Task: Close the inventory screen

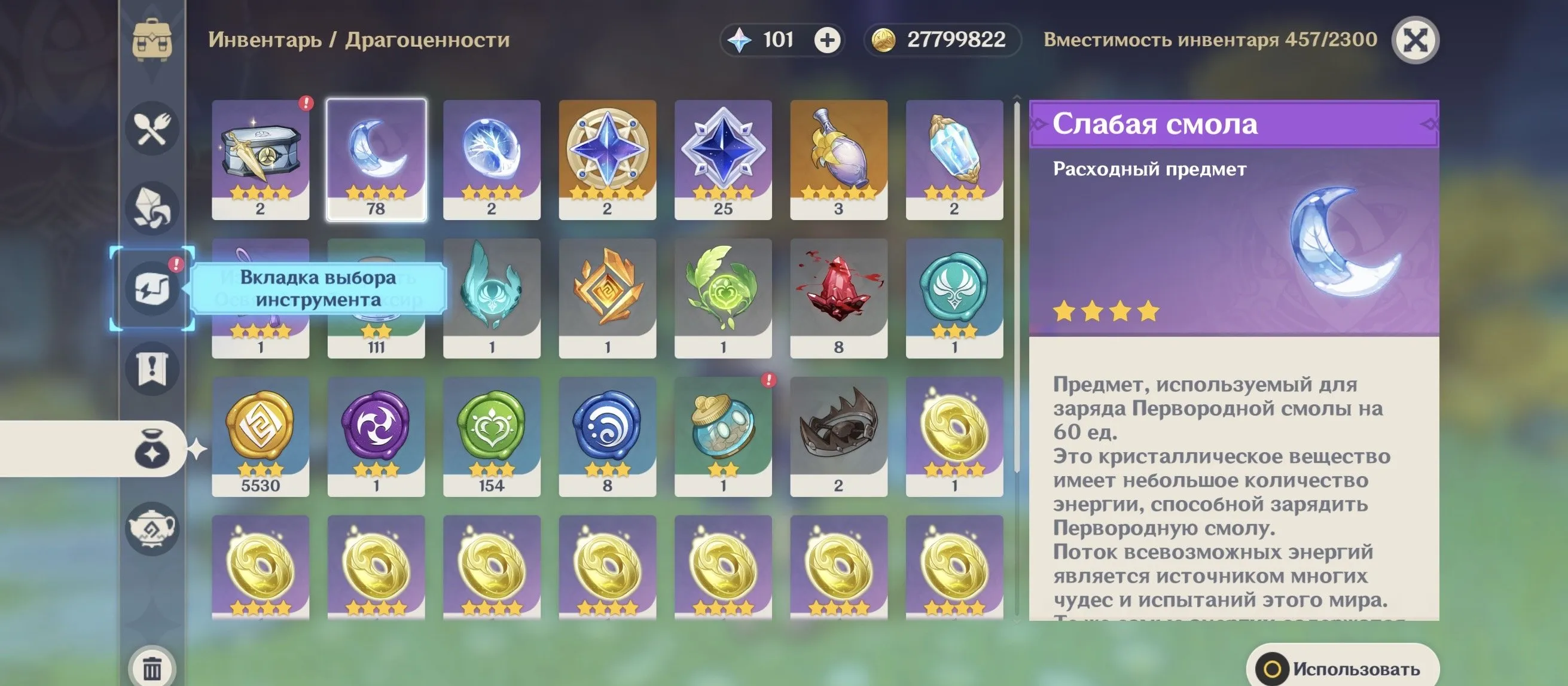Action: coord(1416,40)
